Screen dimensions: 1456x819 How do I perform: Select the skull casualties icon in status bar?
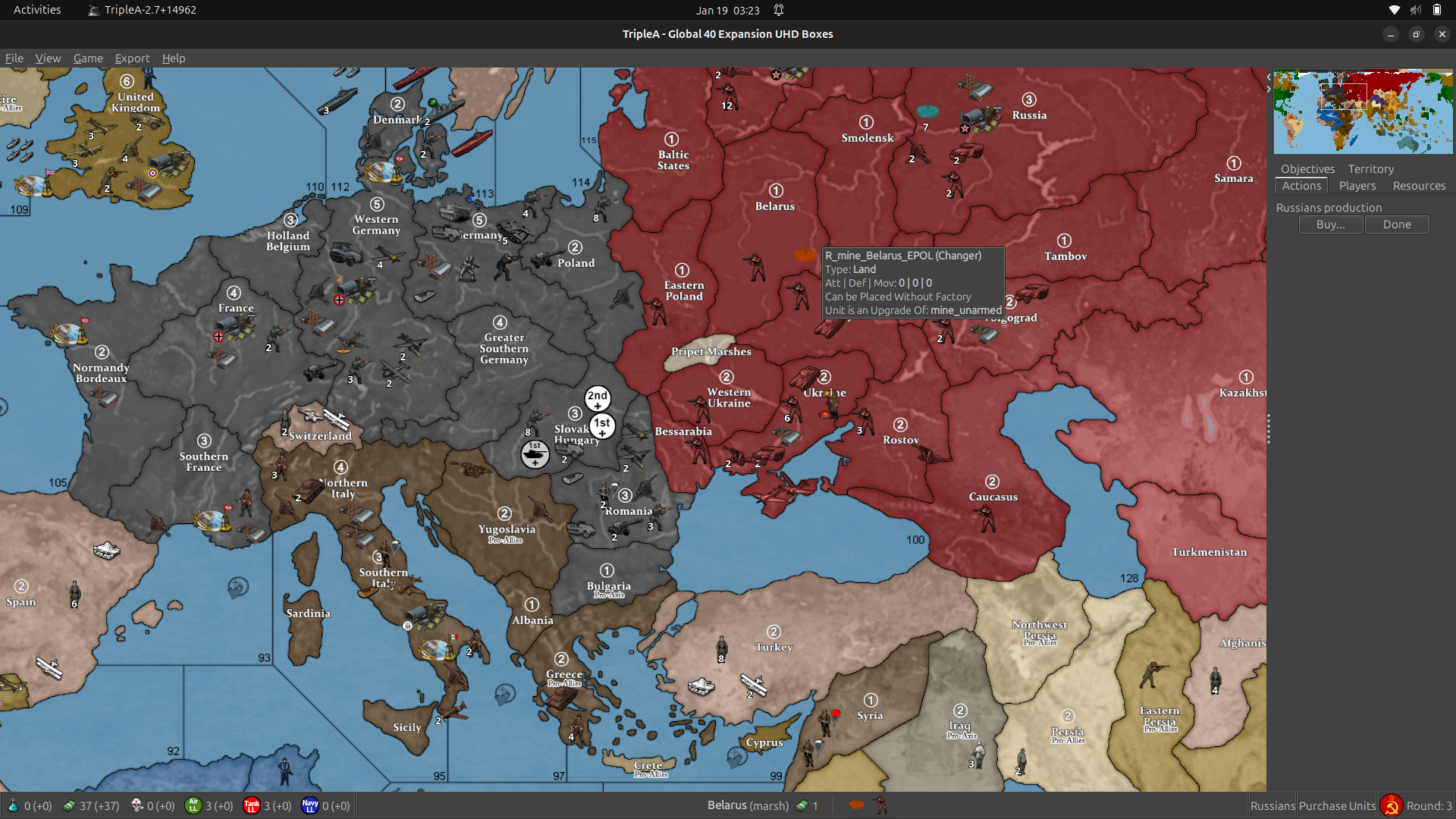(136, 805)
